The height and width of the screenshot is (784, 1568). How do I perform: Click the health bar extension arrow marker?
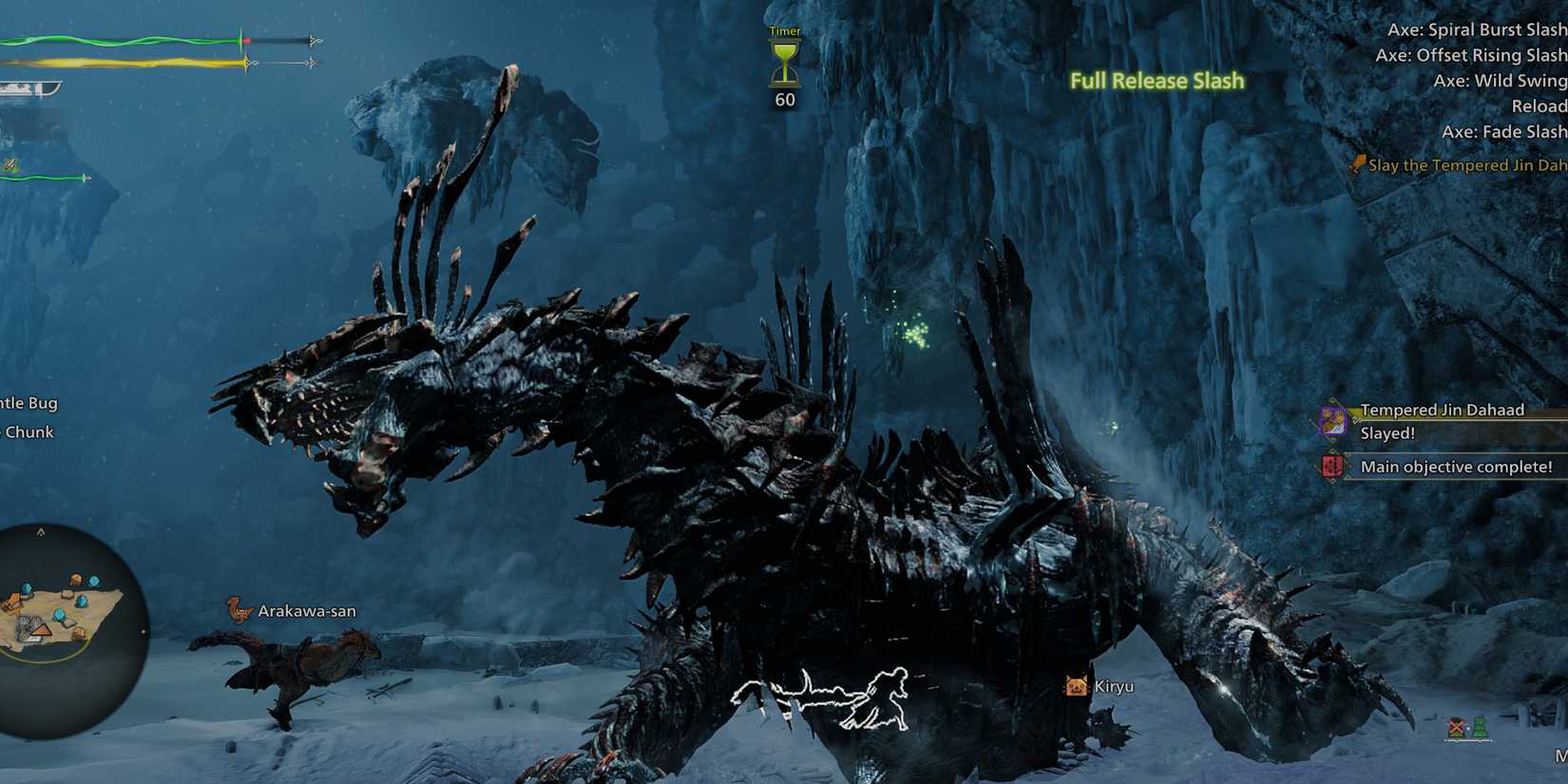pyautogui.click(x=313, y=40)
